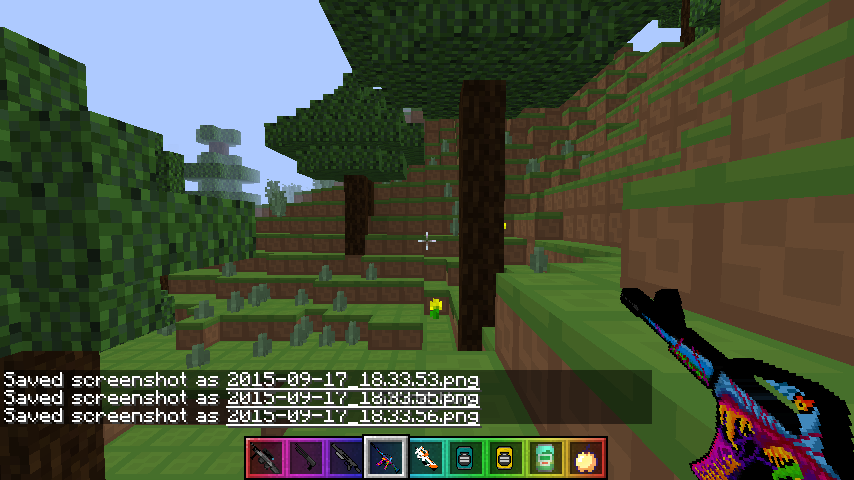Select the golden apple hotbar slot
The image size is (854, 480).
click(x=585, y=458)
